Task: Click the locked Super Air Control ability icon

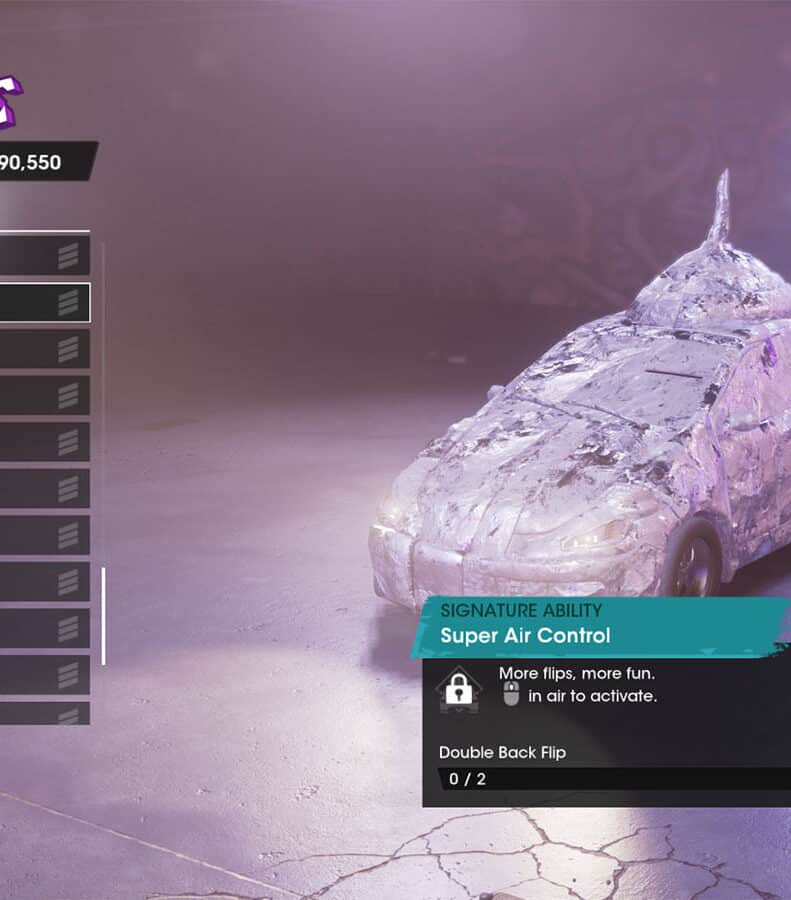Action: click(459, 688)
